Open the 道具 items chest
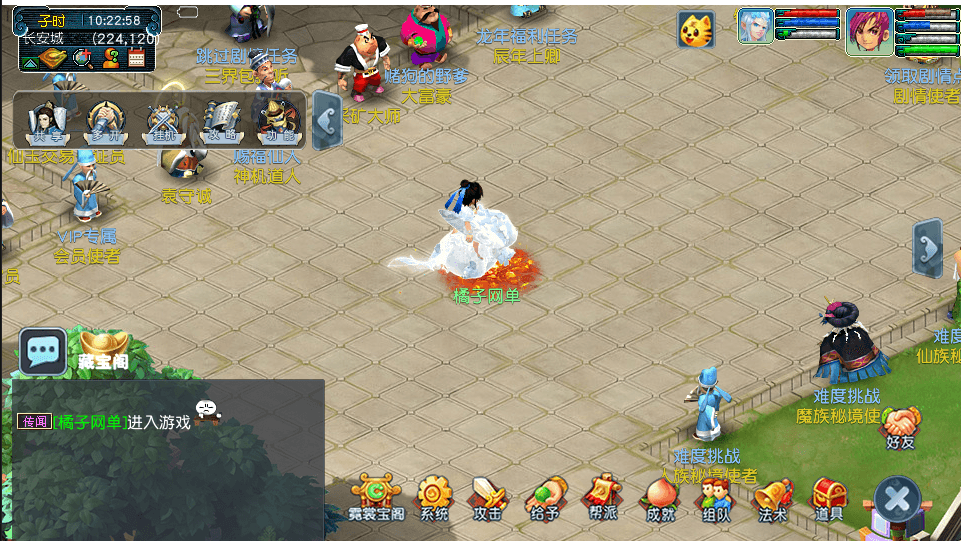This screenshot has height=541, width=961. 829,497
